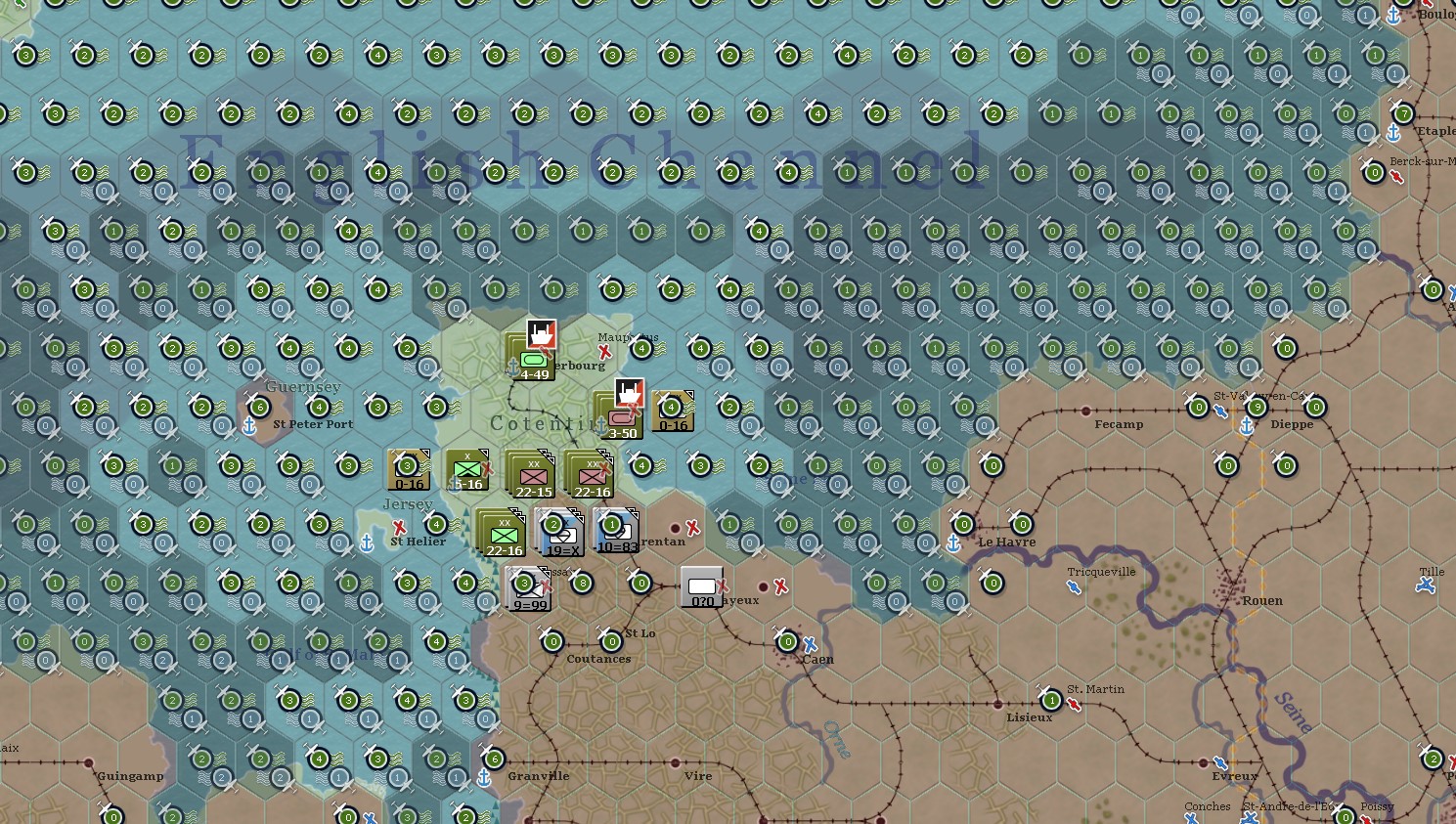Click the blue airplane marker at Caen
The image size is (1456, 824).
pyautogui.click(x=811, y=644)
